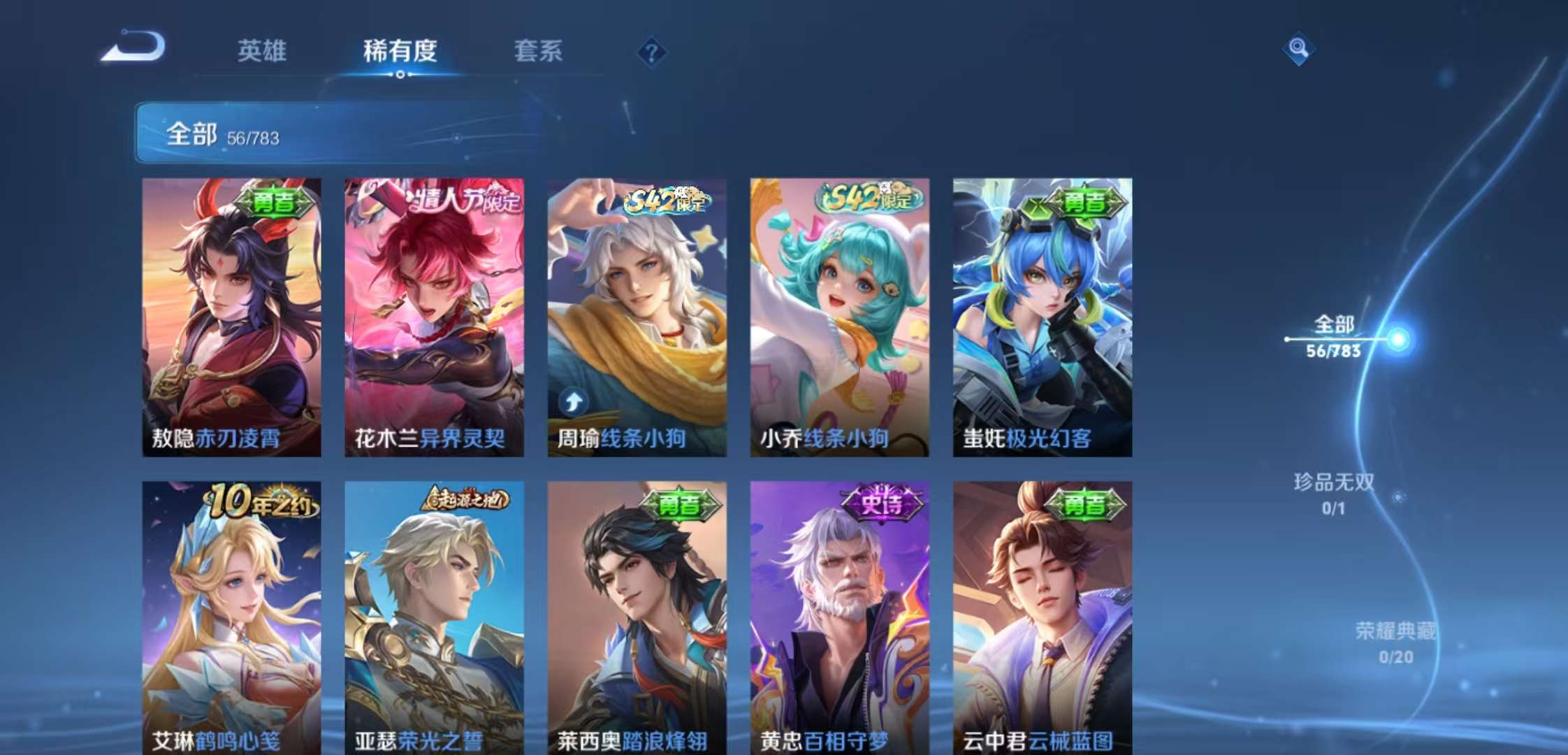Click the 勇者 quality badge on 蛊妩 card
Viewport: 1568px width, 755px height.
pos(1083,204)
